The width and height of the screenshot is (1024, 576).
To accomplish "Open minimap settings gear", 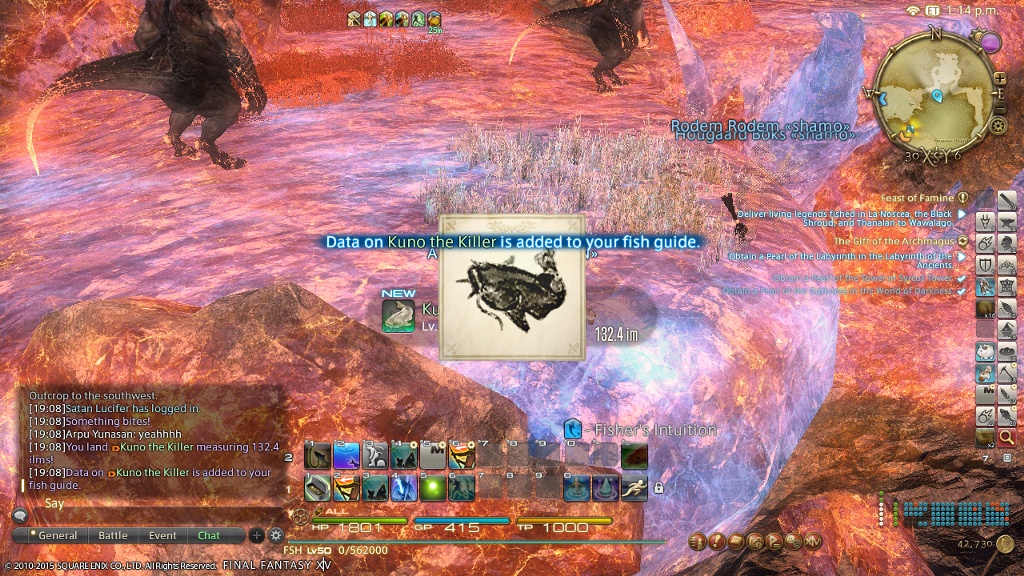I will (997, 126).
